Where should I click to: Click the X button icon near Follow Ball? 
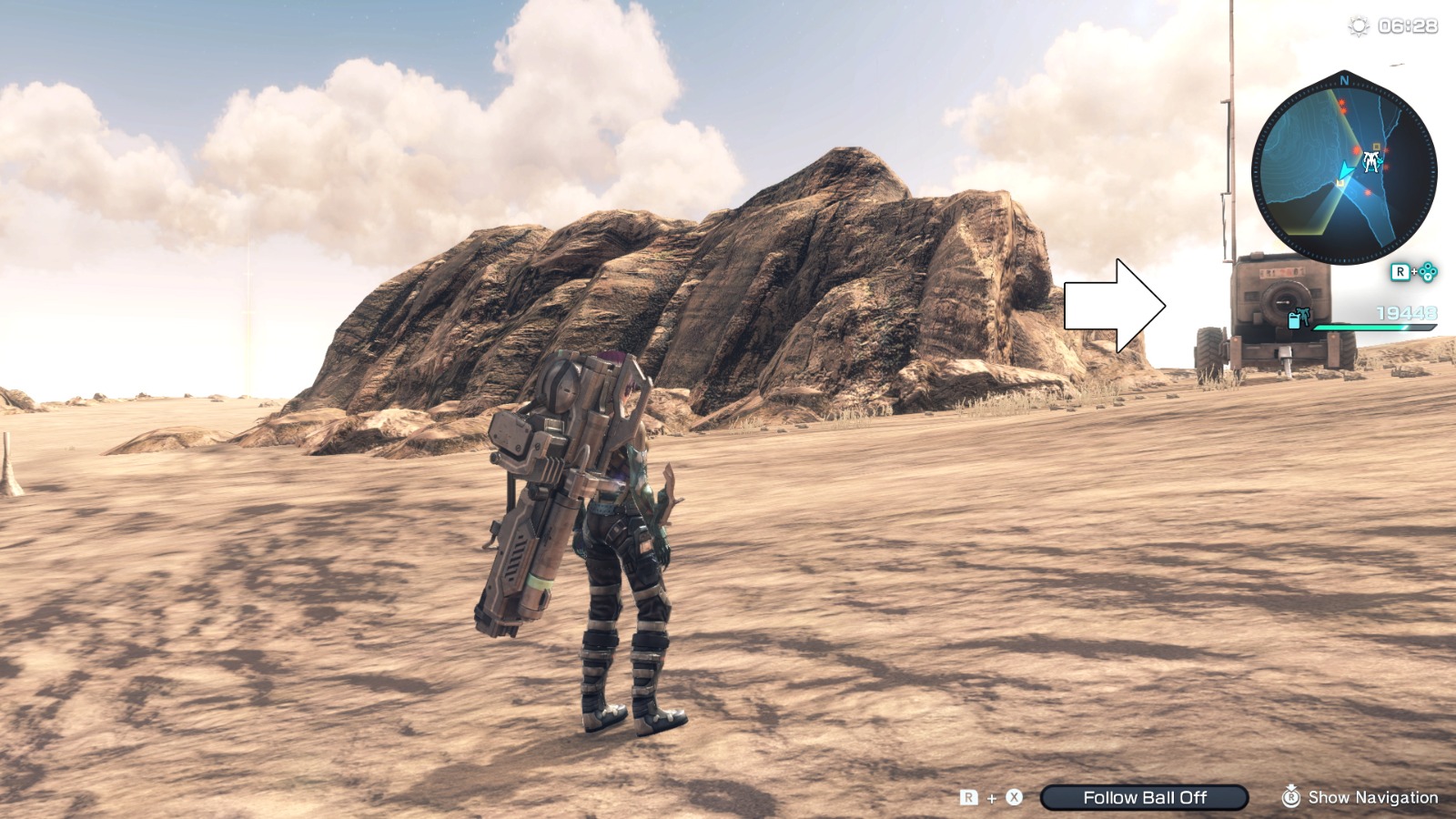pos(1013,797)
